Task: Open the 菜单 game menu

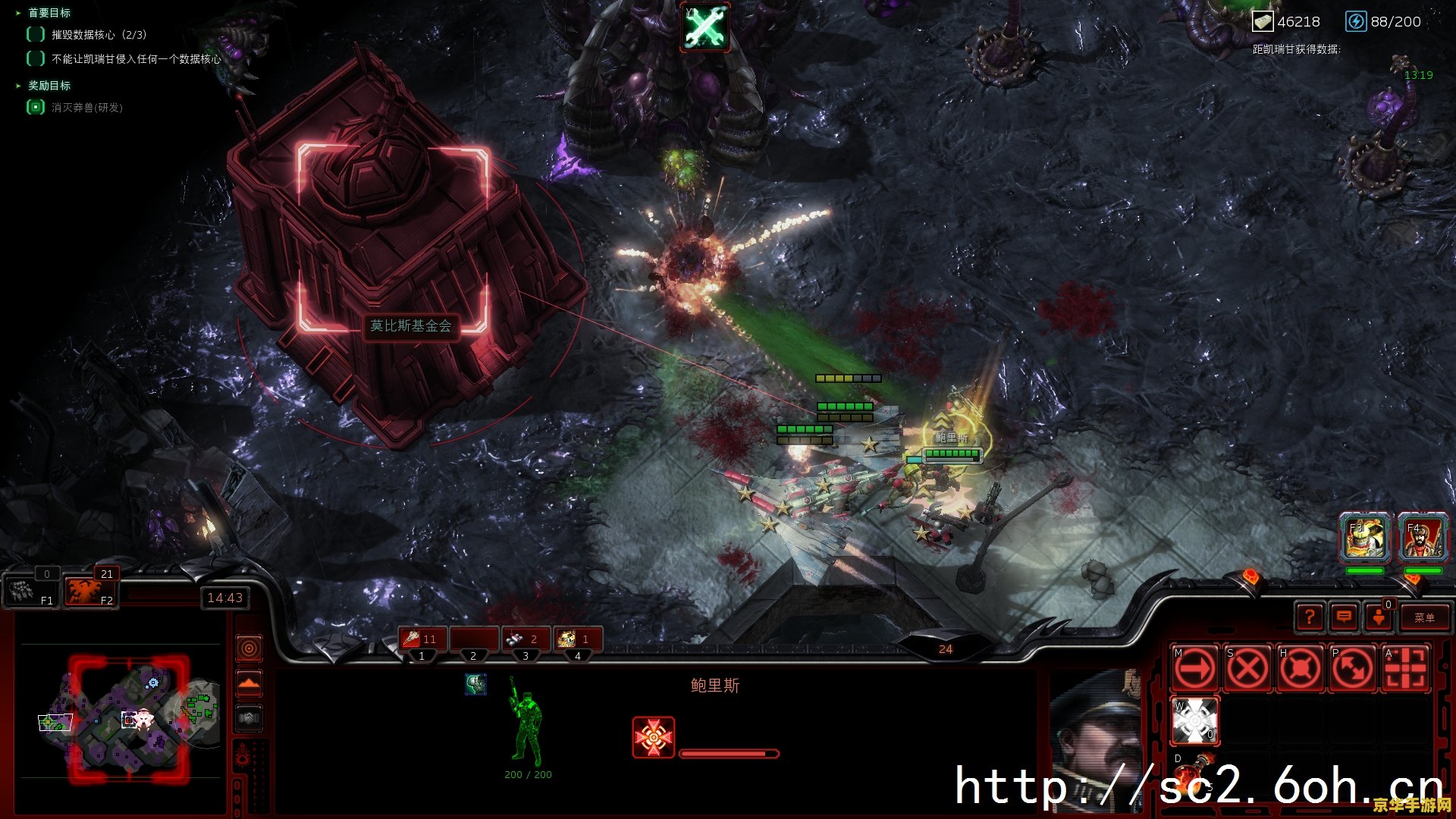Action: pyautogui.click(x=1423, y=617)
